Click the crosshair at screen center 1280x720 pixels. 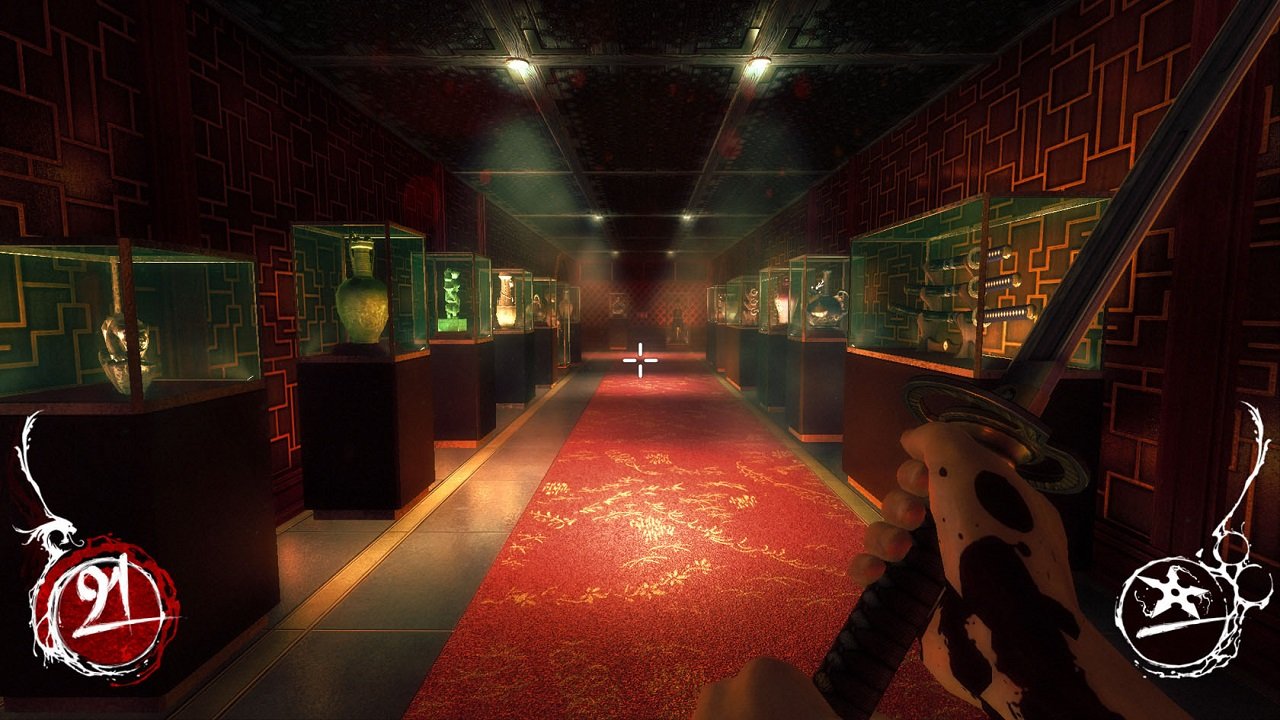(639, 359)
